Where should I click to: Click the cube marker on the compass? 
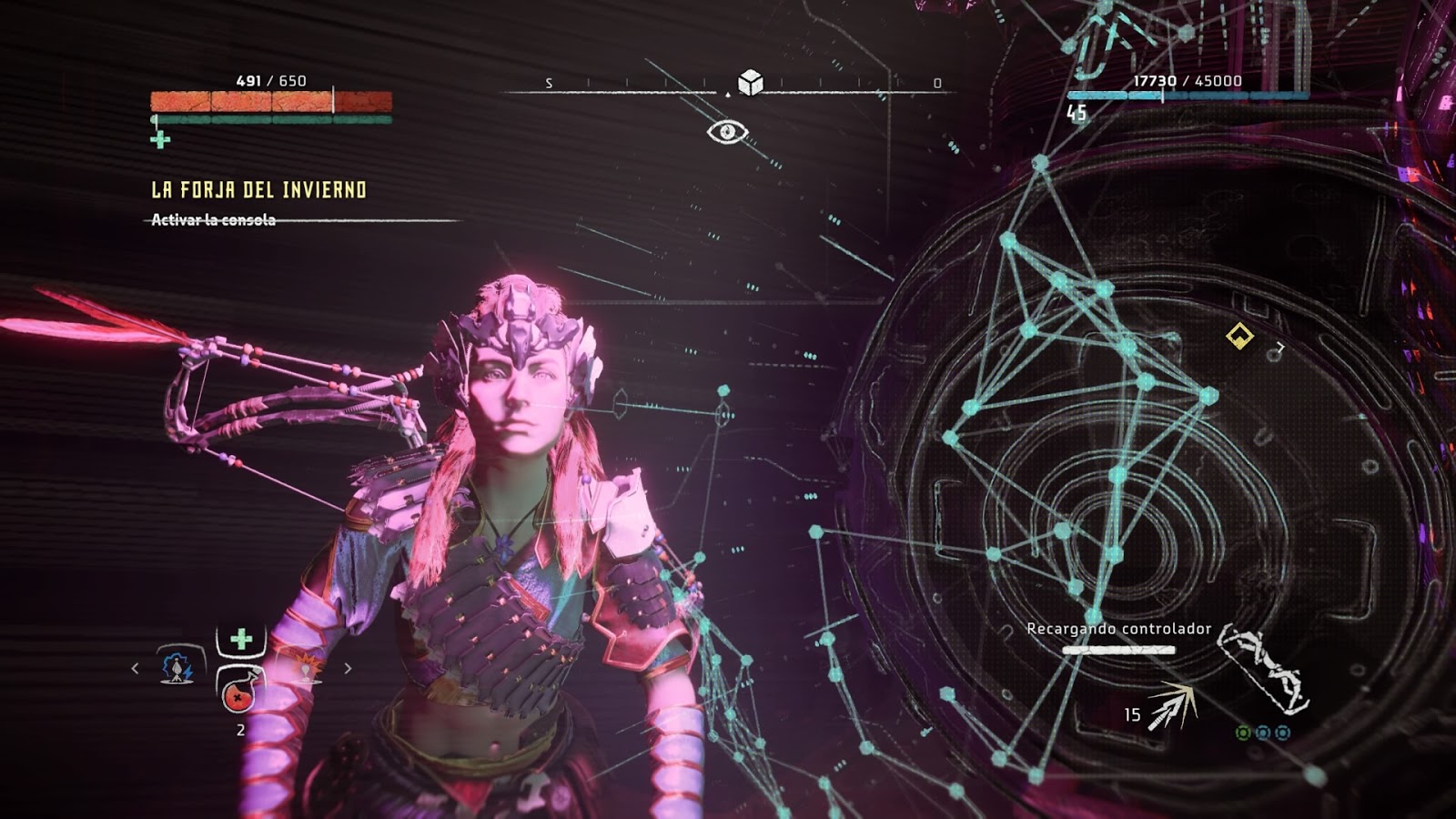click(x=750, y=83)
